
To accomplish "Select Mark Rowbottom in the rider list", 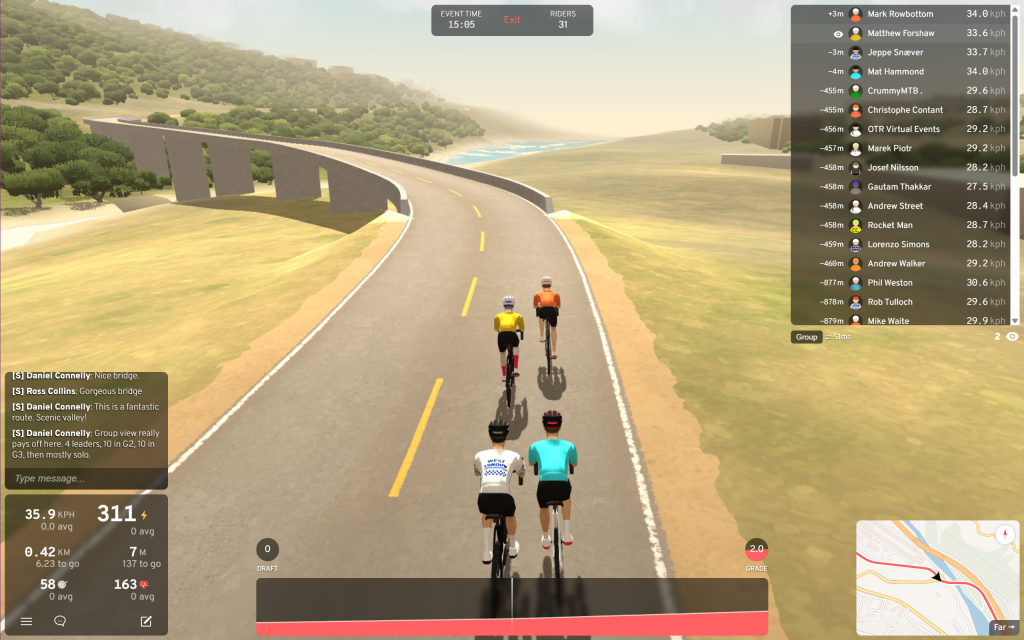I will (x=900, y=14).
